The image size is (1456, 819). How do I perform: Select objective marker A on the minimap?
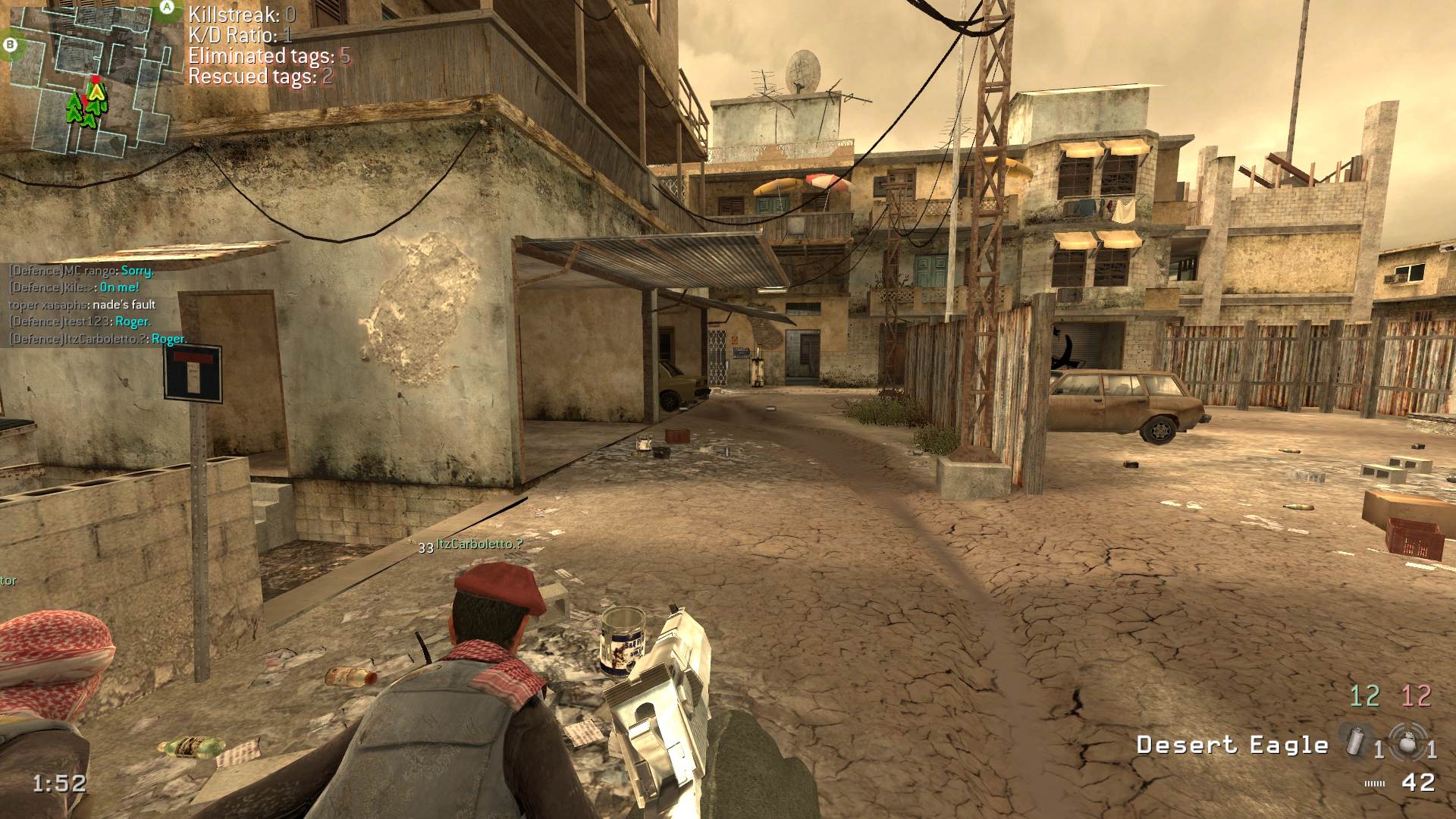pos(167,8)
